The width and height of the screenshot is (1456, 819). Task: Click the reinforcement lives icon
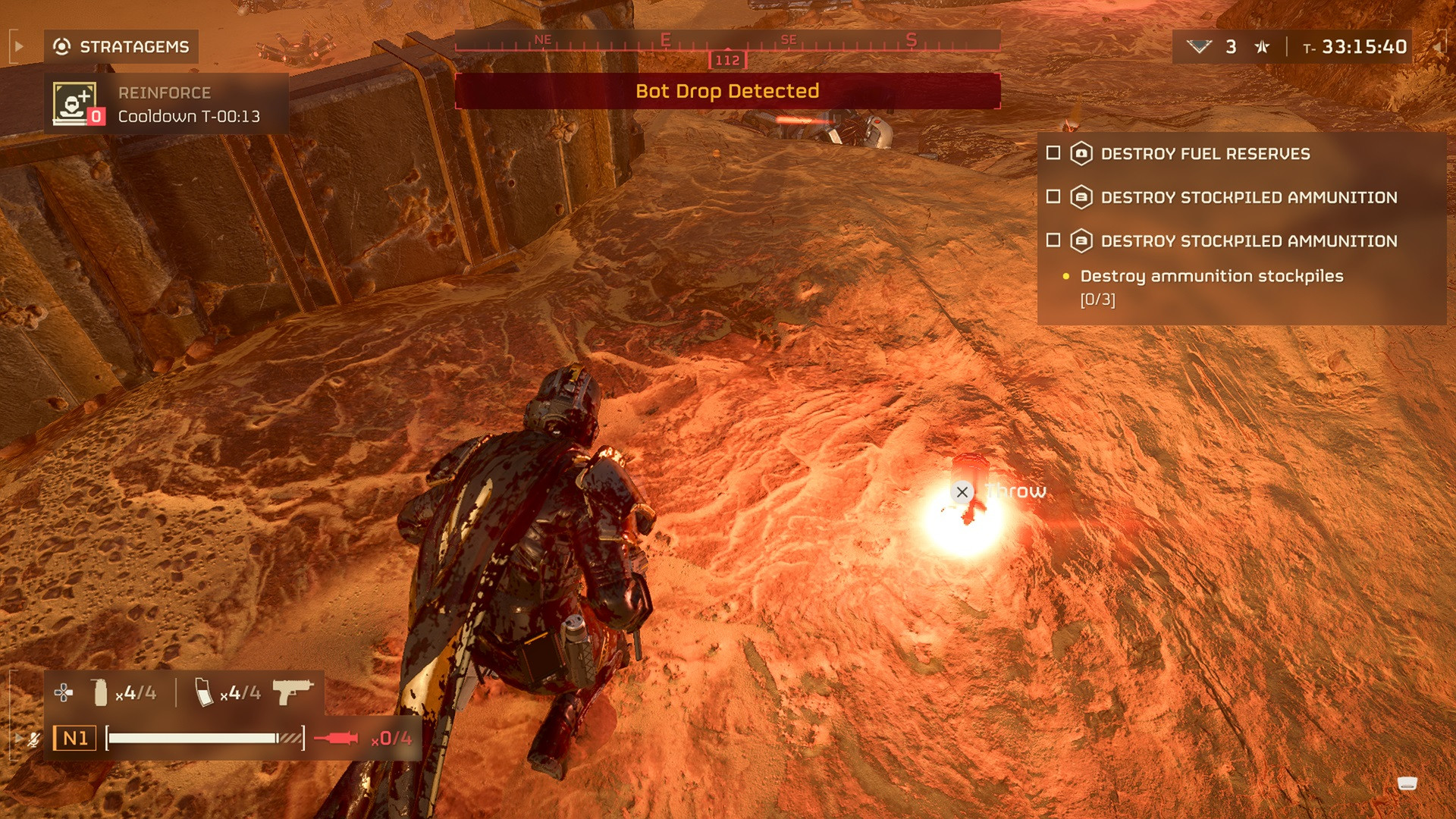[1199, 47]
